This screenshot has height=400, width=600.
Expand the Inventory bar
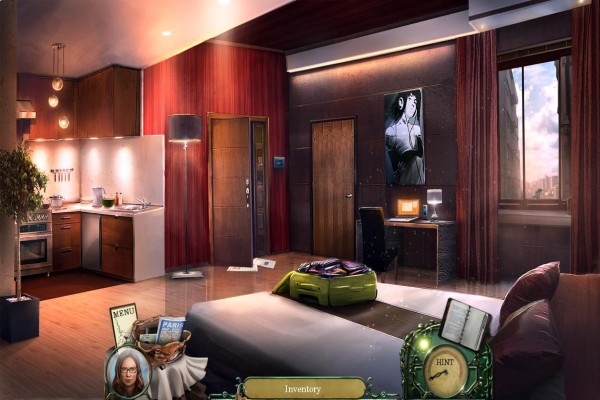point(303,388)
